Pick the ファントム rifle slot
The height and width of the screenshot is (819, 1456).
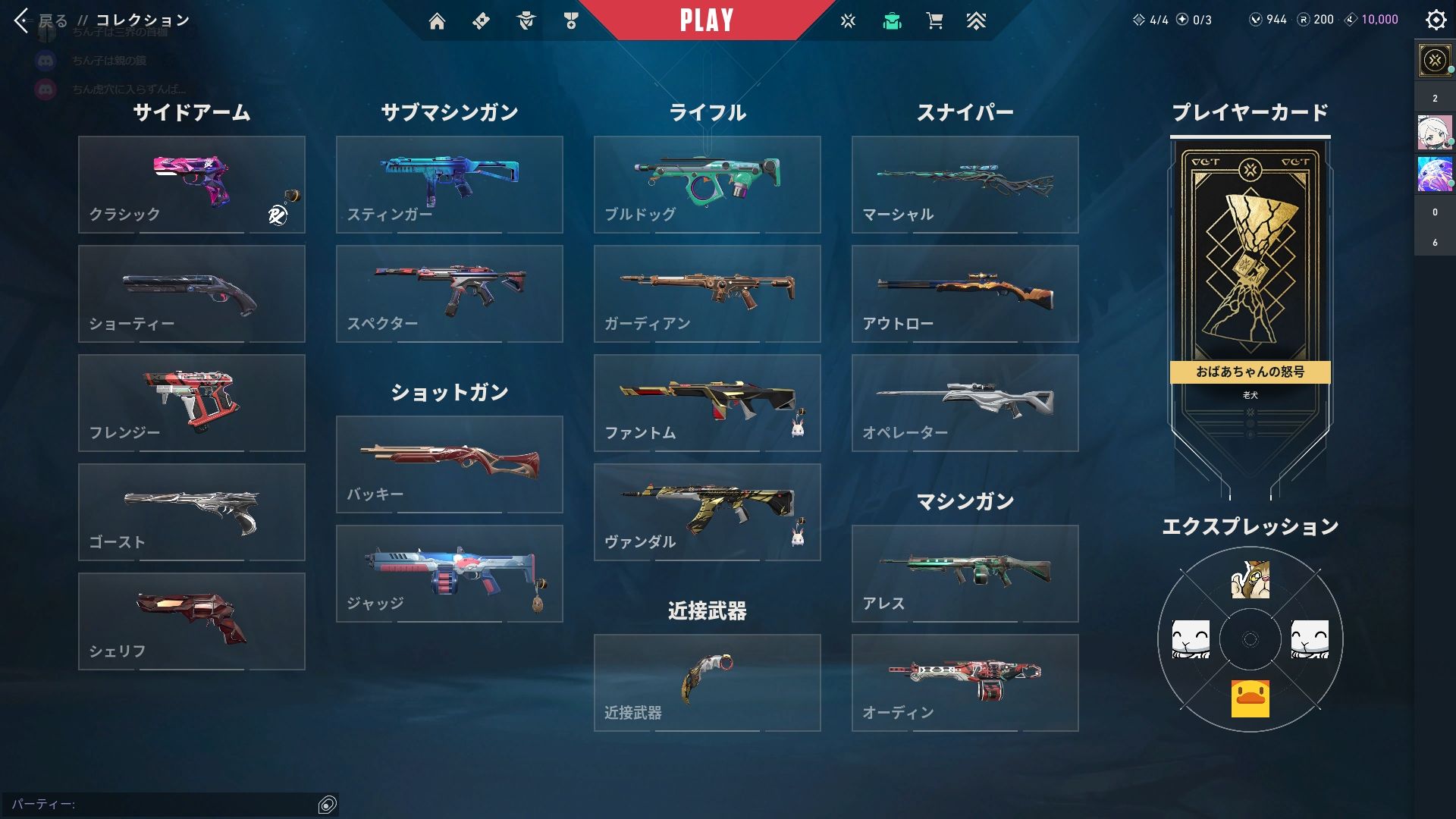click(x=707, y=403)
